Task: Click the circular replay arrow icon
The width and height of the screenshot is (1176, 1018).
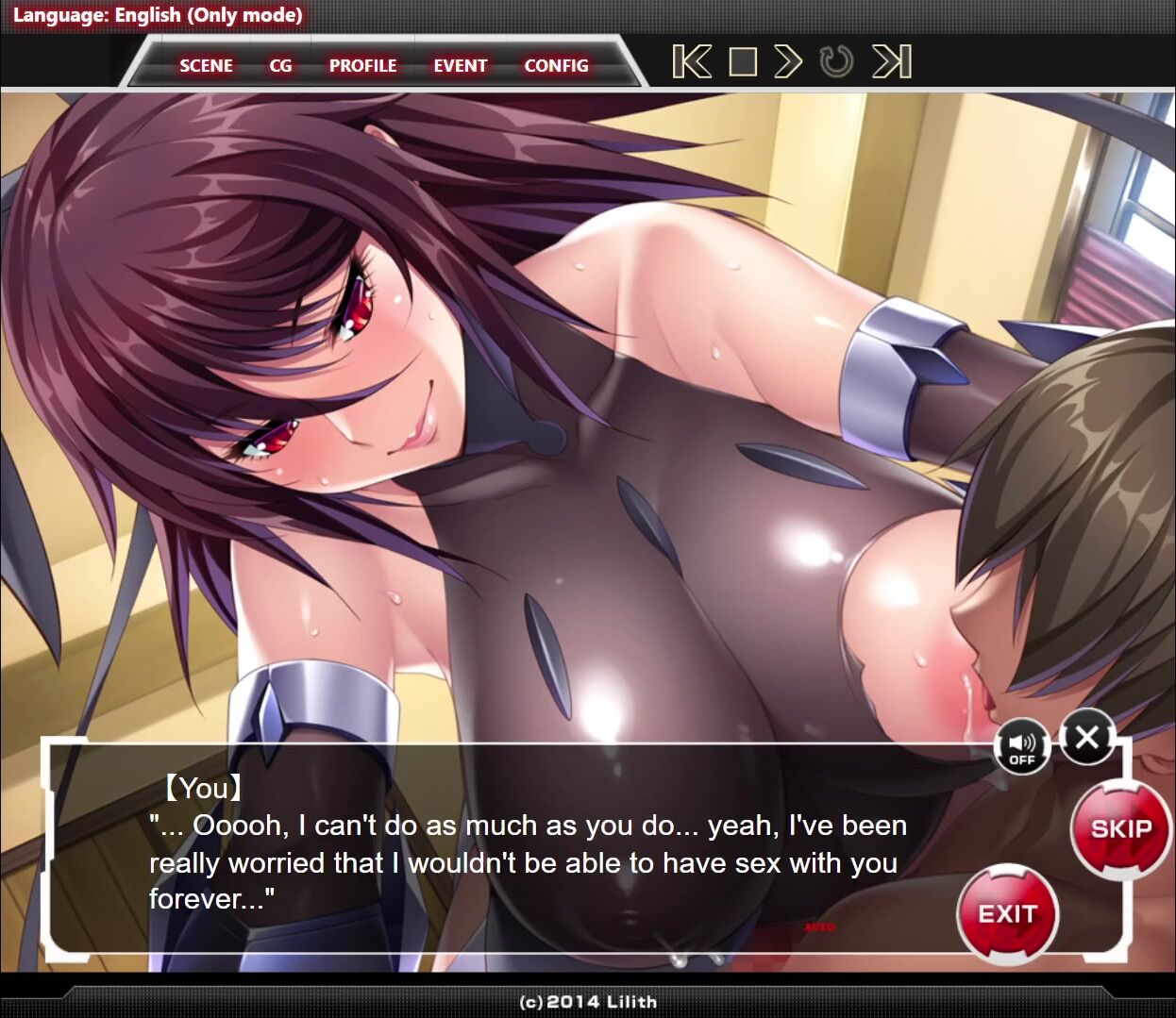Action: [x=836, y=62]
